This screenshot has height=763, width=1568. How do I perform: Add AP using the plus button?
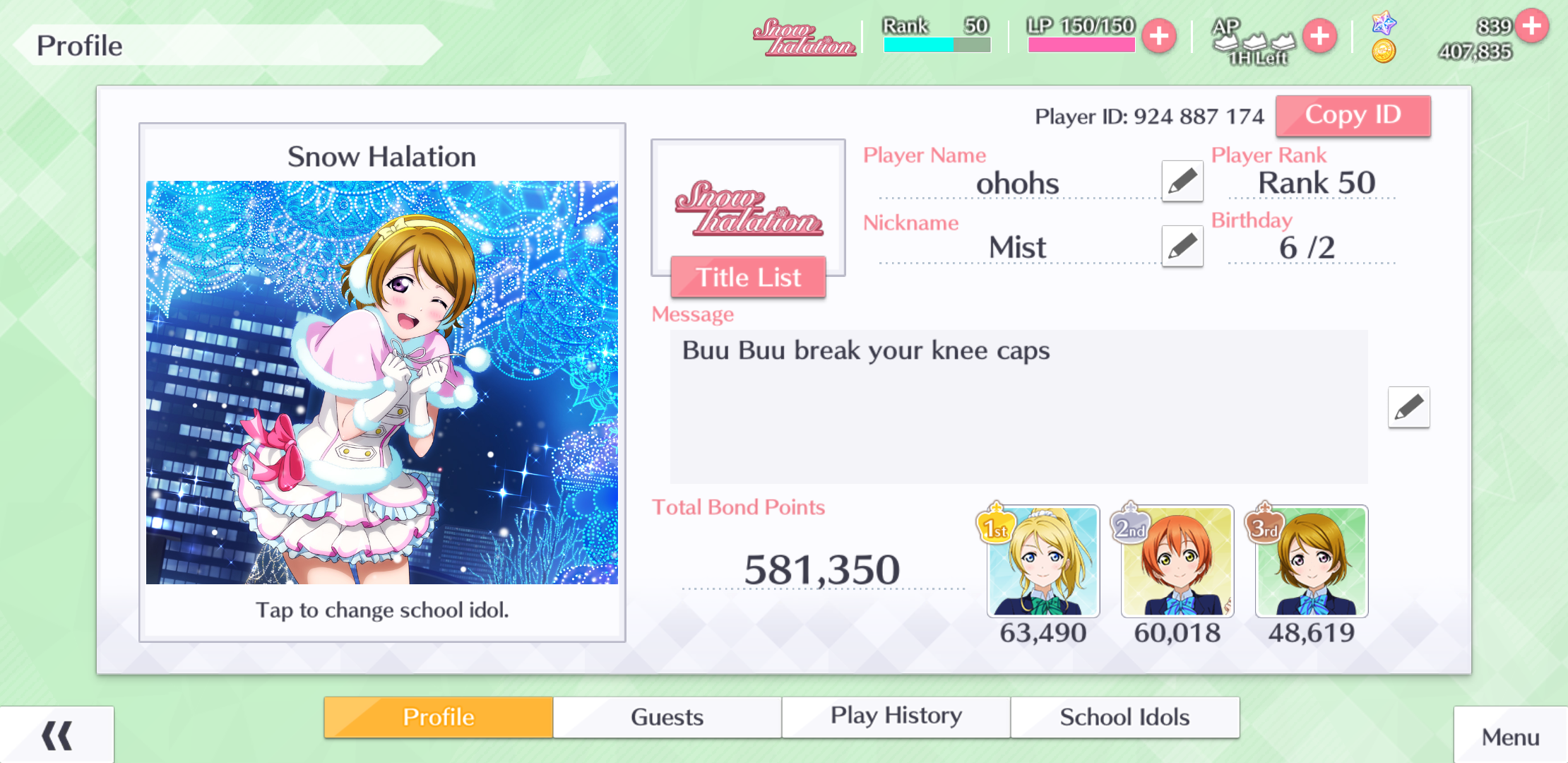[x=1319, y=37]
